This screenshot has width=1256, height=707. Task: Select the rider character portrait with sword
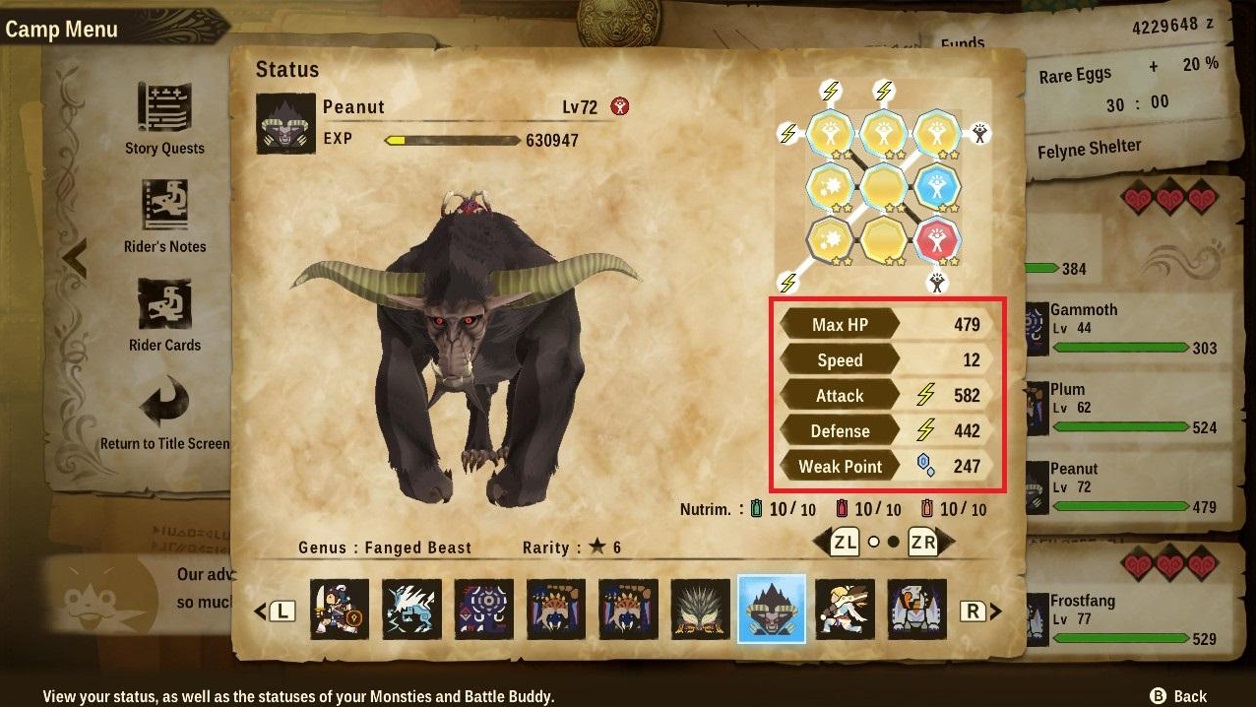click(339, 609)
